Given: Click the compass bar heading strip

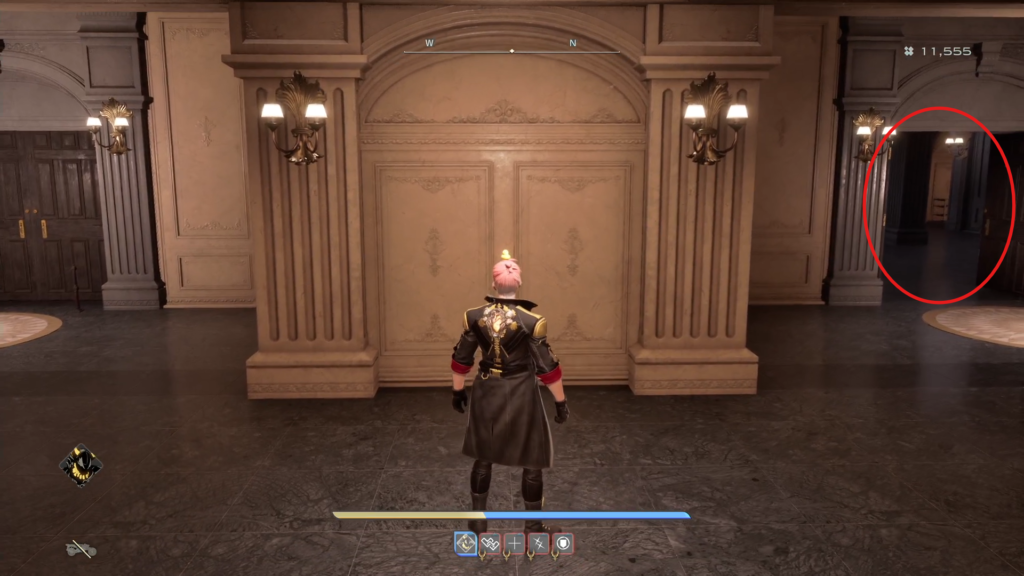Looking at the screenshot, I should pyautogui.click(x=511, y=47).
